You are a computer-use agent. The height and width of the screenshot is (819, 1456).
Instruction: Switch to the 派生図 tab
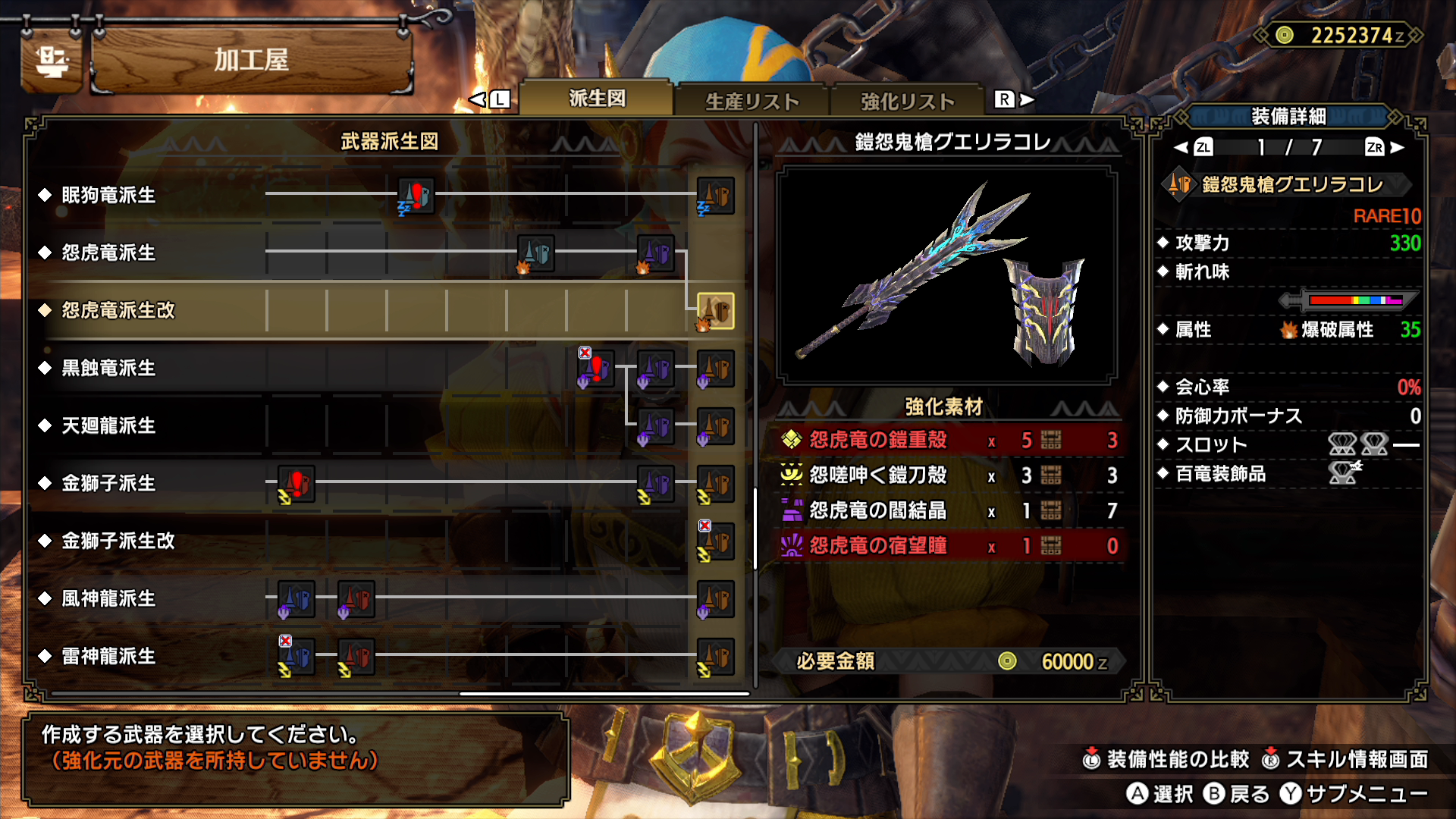tap(597, 99)
